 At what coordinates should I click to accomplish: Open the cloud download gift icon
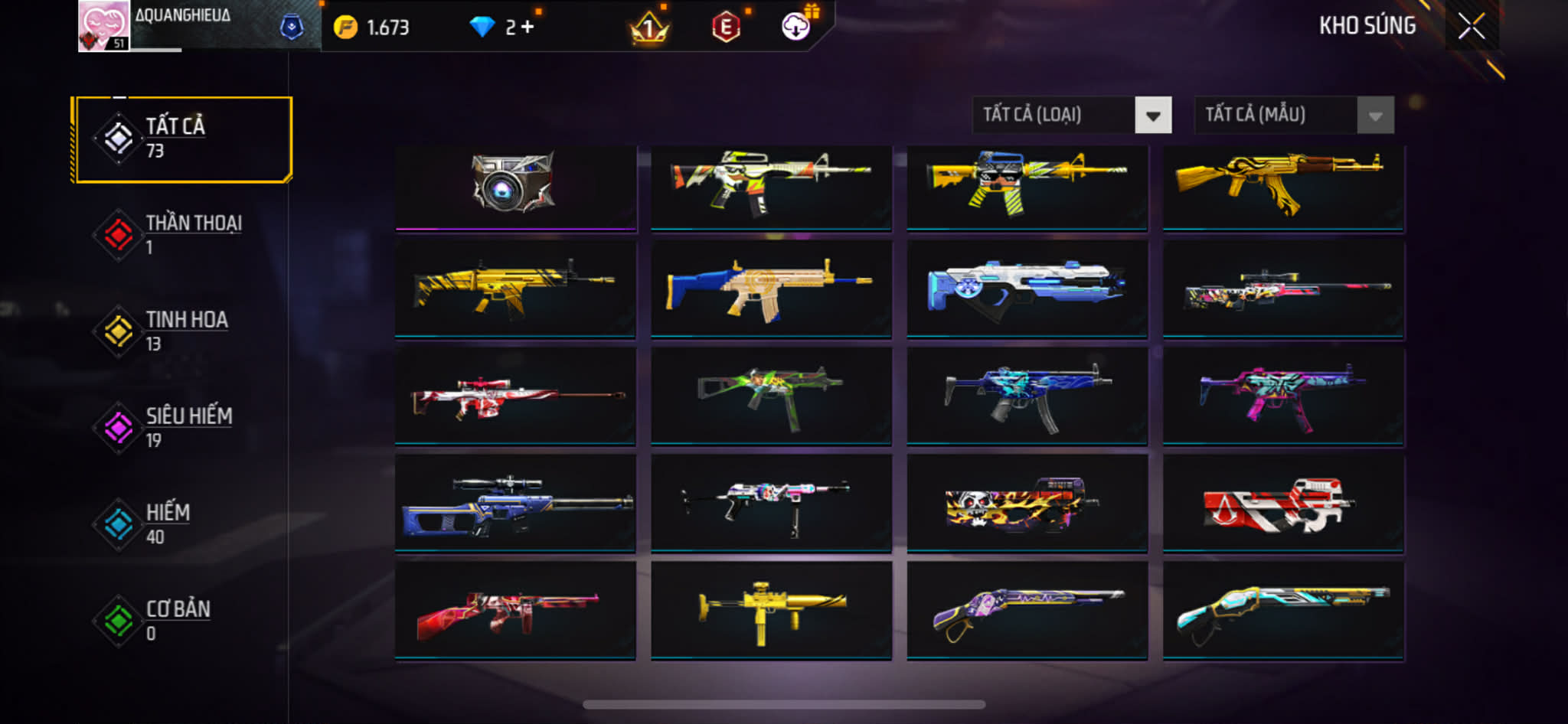coord(796,28)
